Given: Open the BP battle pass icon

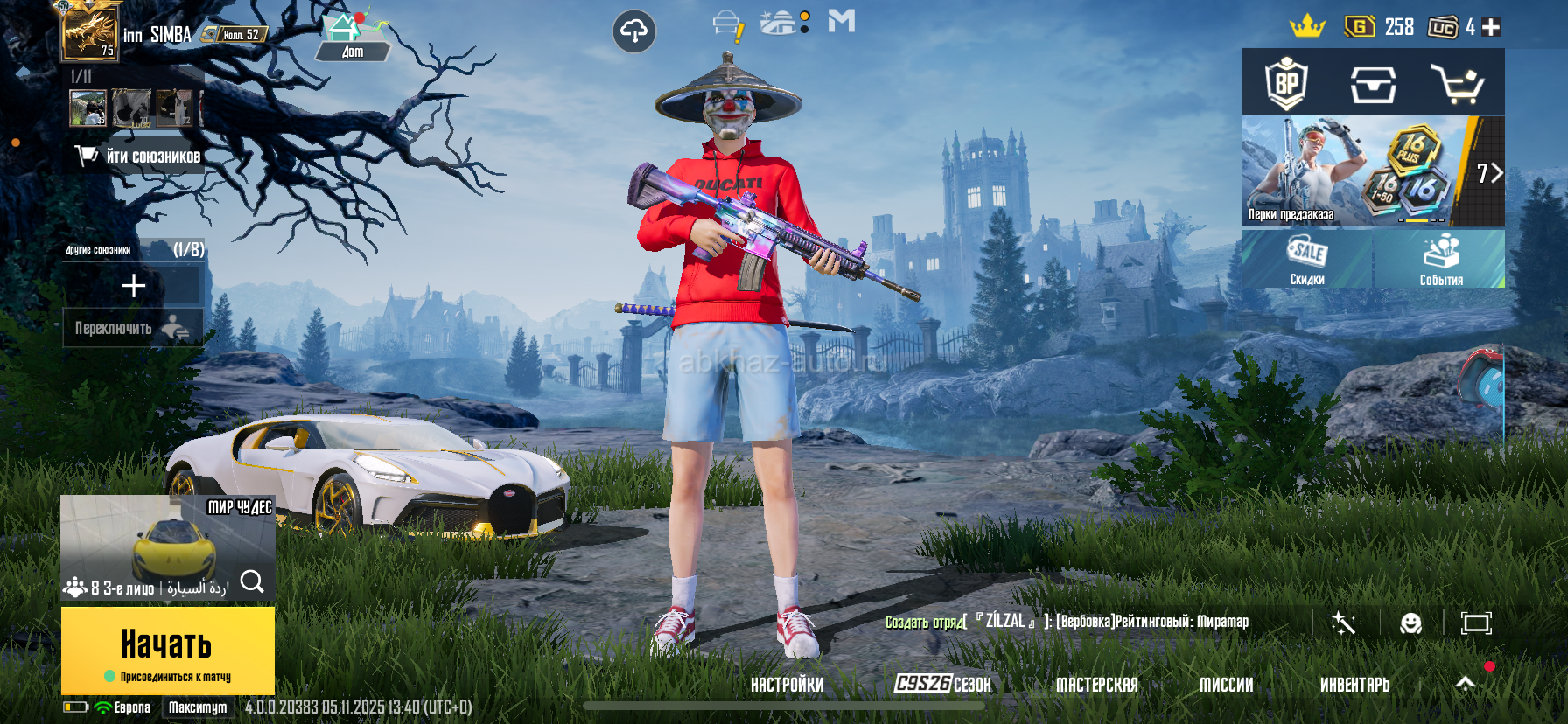Looking at the screenshot, I should click(x=1286, y=84).
